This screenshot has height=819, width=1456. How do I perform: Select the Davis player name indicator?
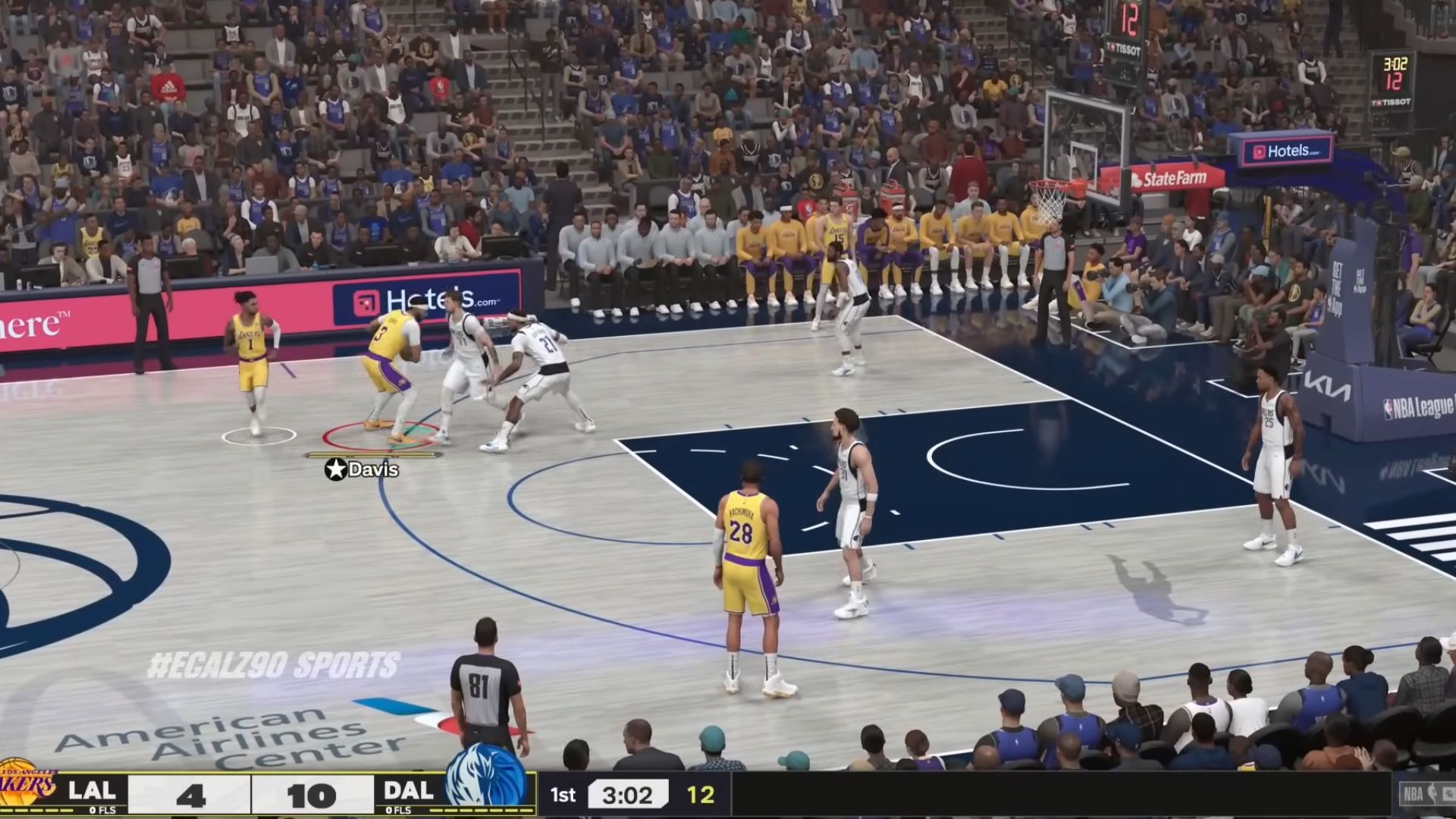click(x=362, y=469)
